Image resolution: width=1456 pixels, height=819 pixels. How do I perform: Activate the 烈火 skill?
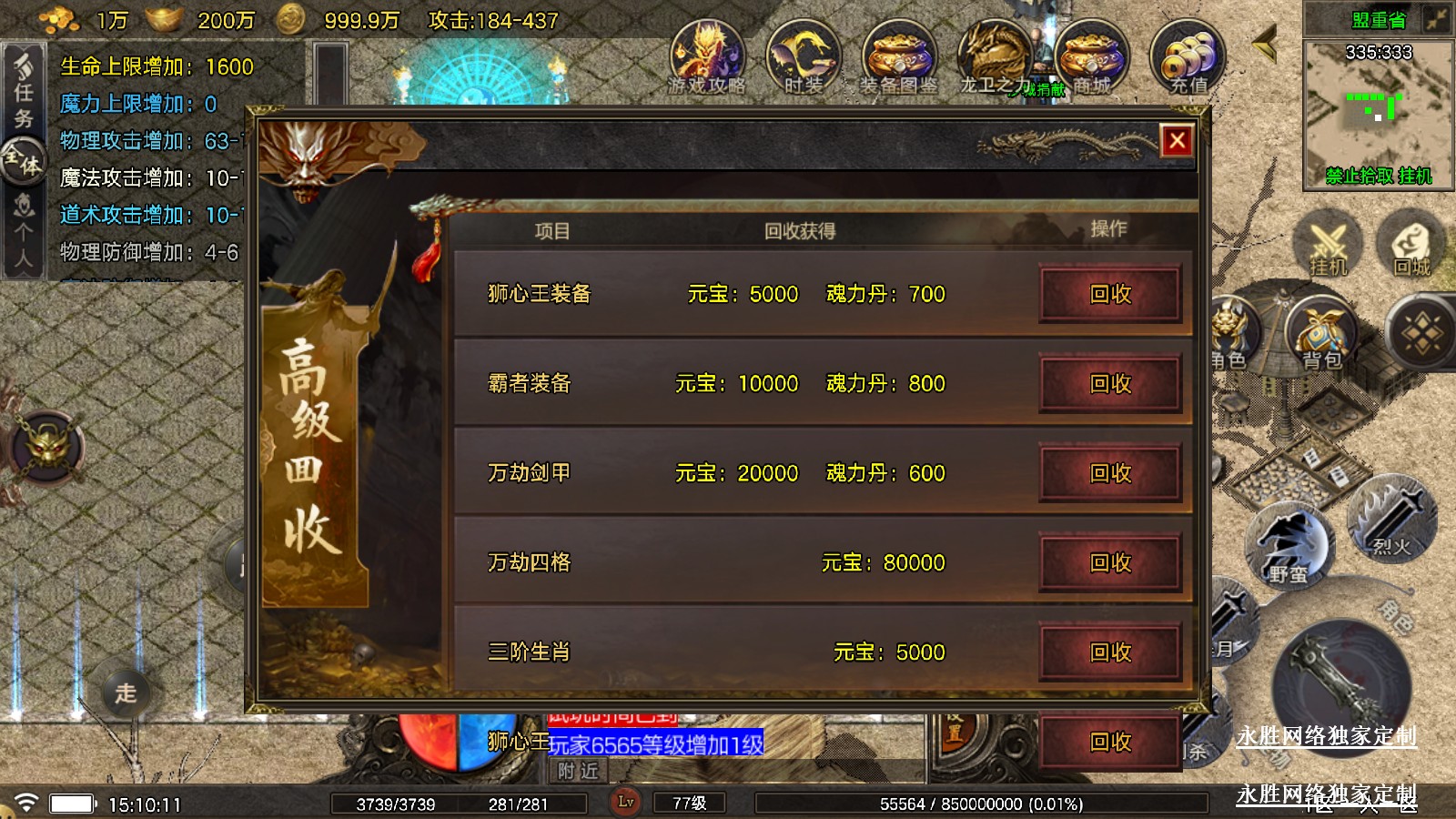point(1390,521)
